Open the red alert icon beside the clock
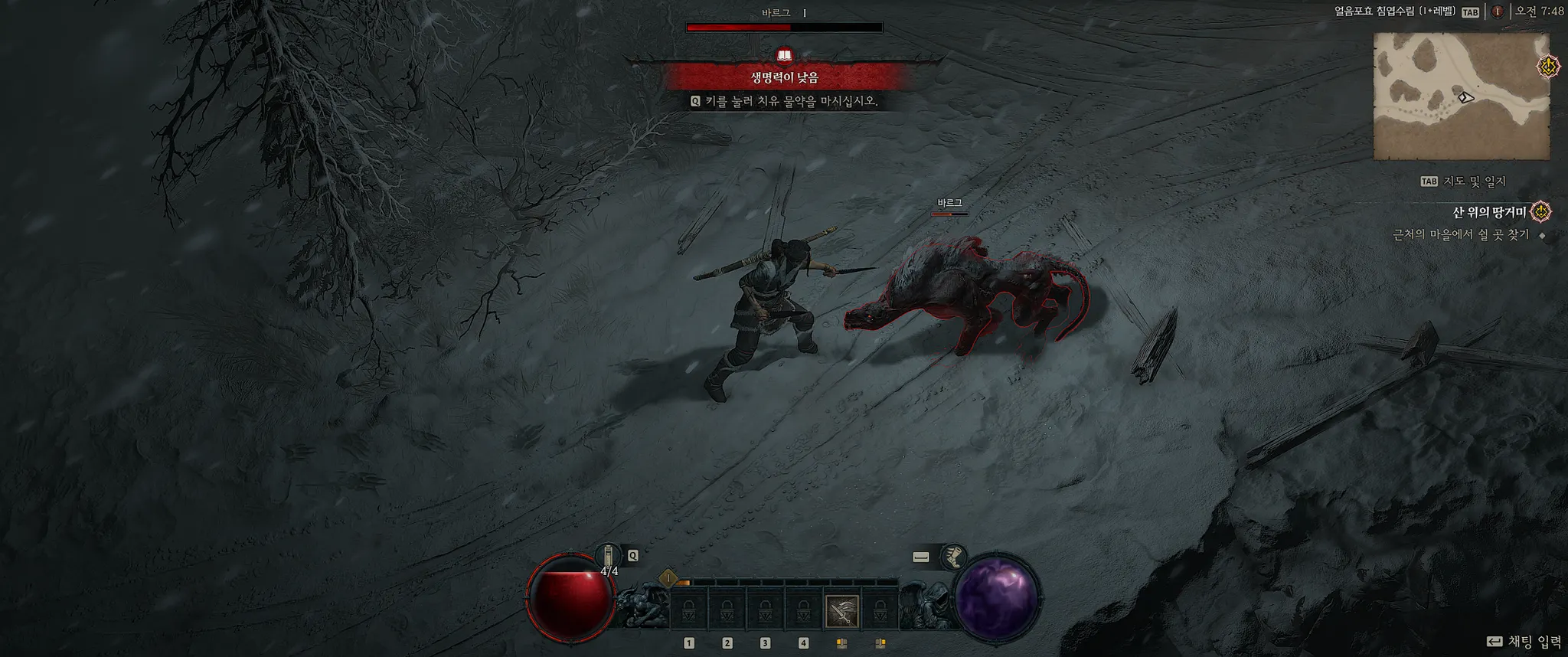Screen dimensions: 1568x657 (x=1497, y=11)
